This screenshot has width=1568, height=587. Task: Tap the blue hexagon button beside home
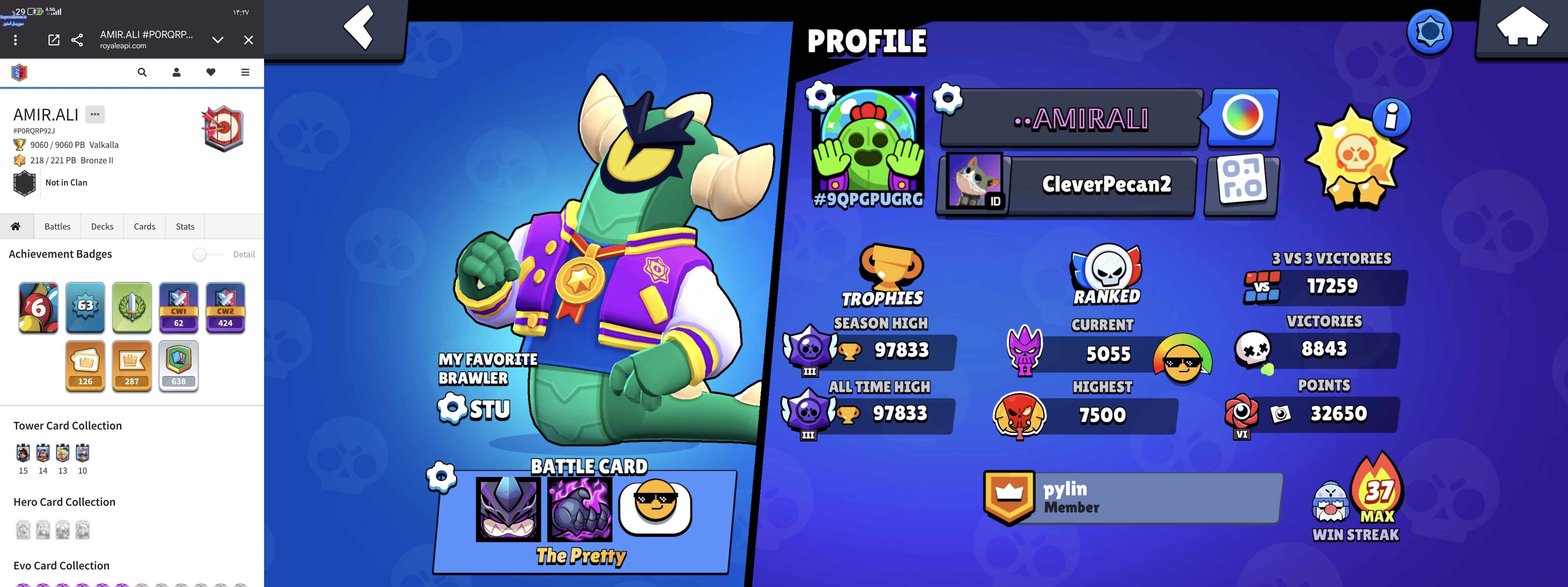(1429, 32)
